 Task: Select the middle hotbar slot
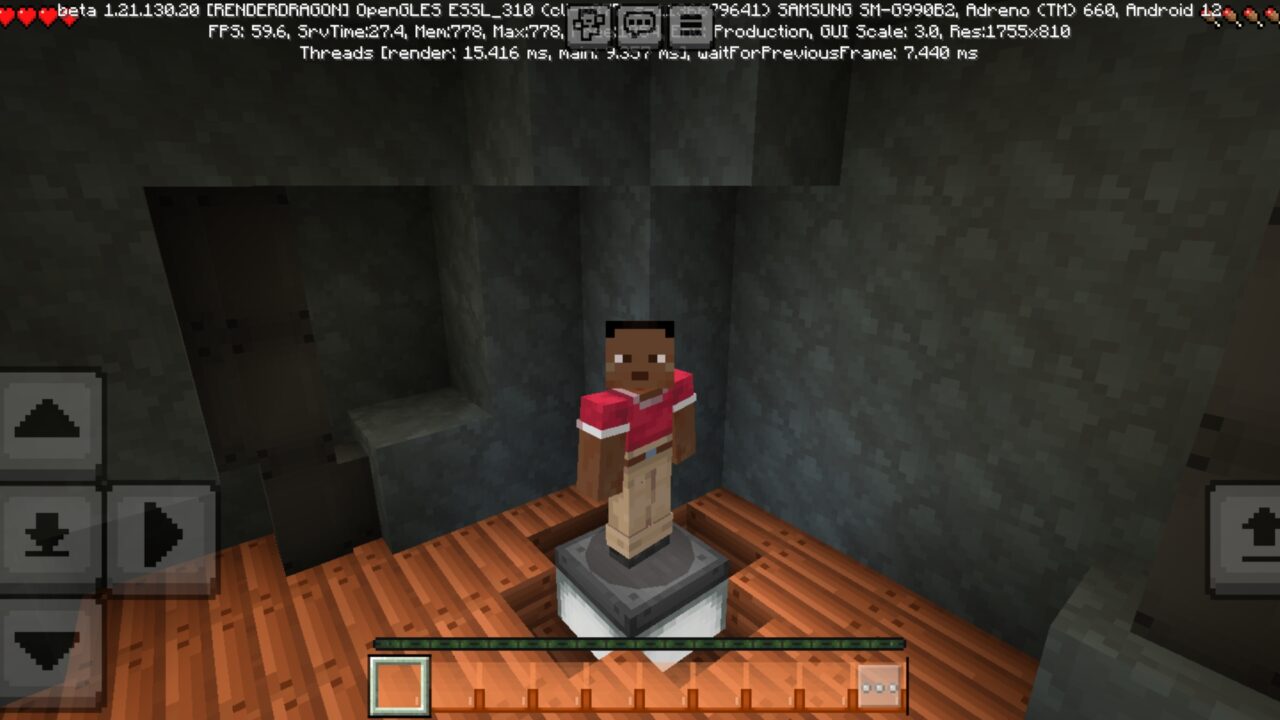(x=611, y=684)
